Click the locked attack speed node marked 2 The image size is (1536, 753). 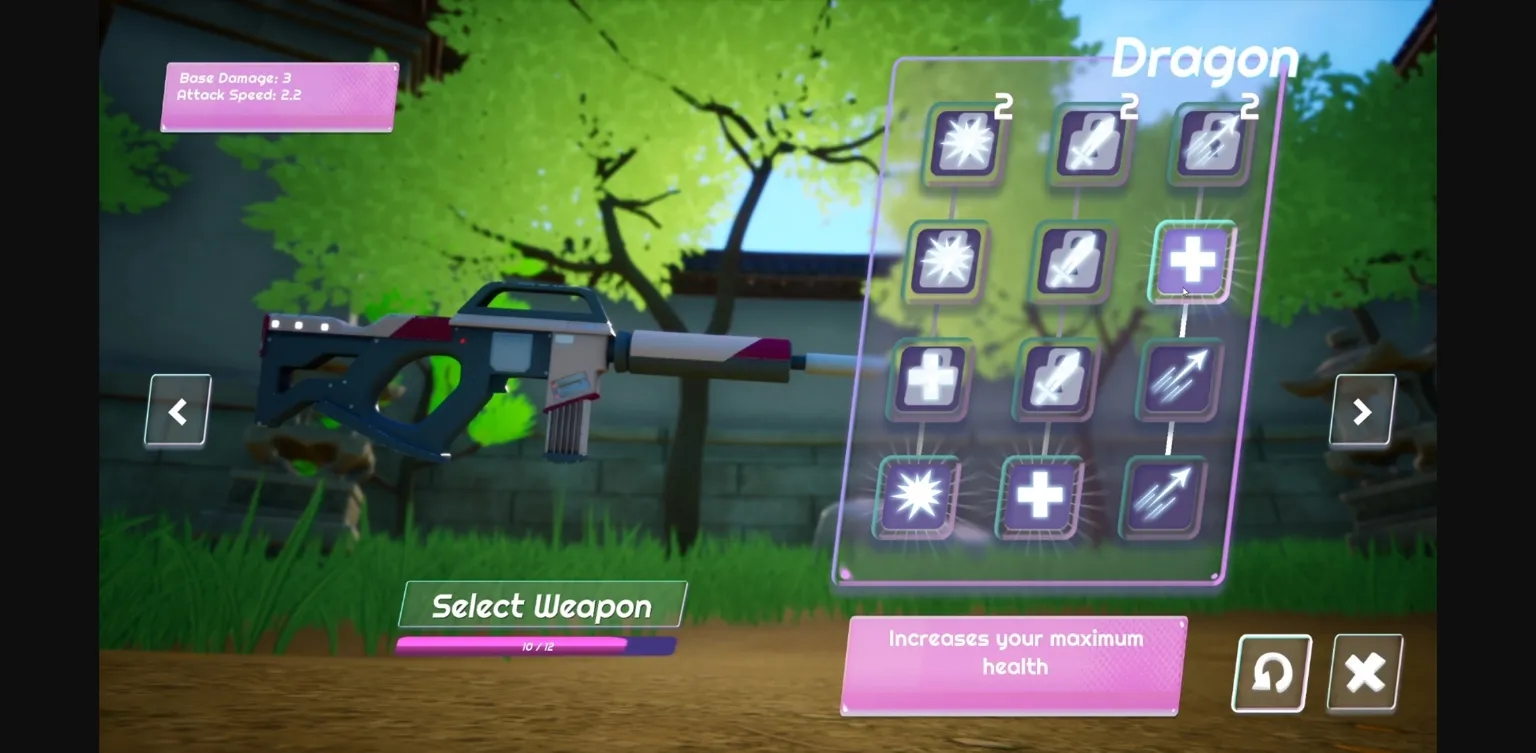[x=1210, y=142]
